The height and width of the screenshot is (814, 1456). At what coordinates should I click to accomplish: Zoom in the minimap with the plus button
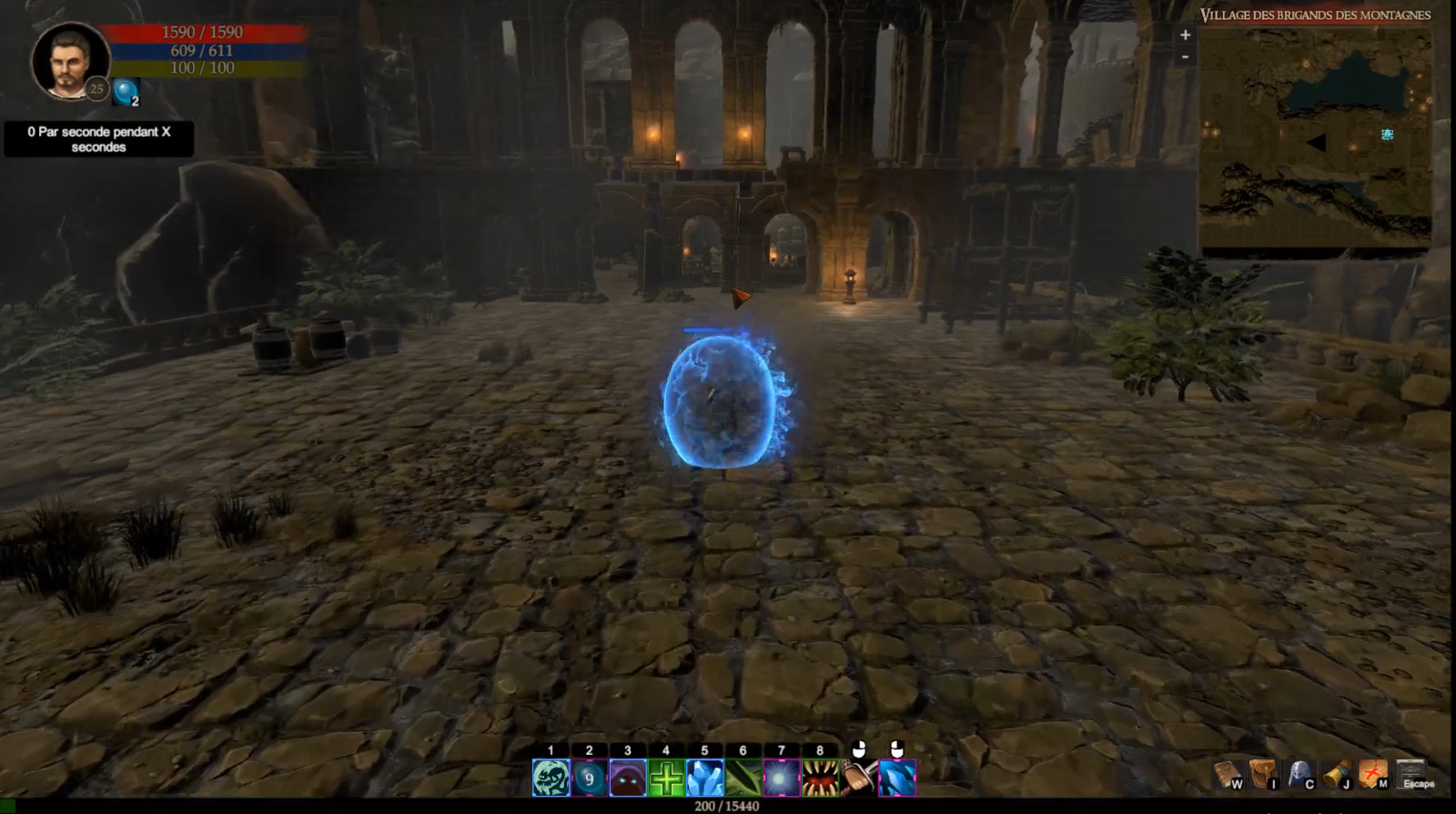pyautogui.click(x=1185, y=35)
